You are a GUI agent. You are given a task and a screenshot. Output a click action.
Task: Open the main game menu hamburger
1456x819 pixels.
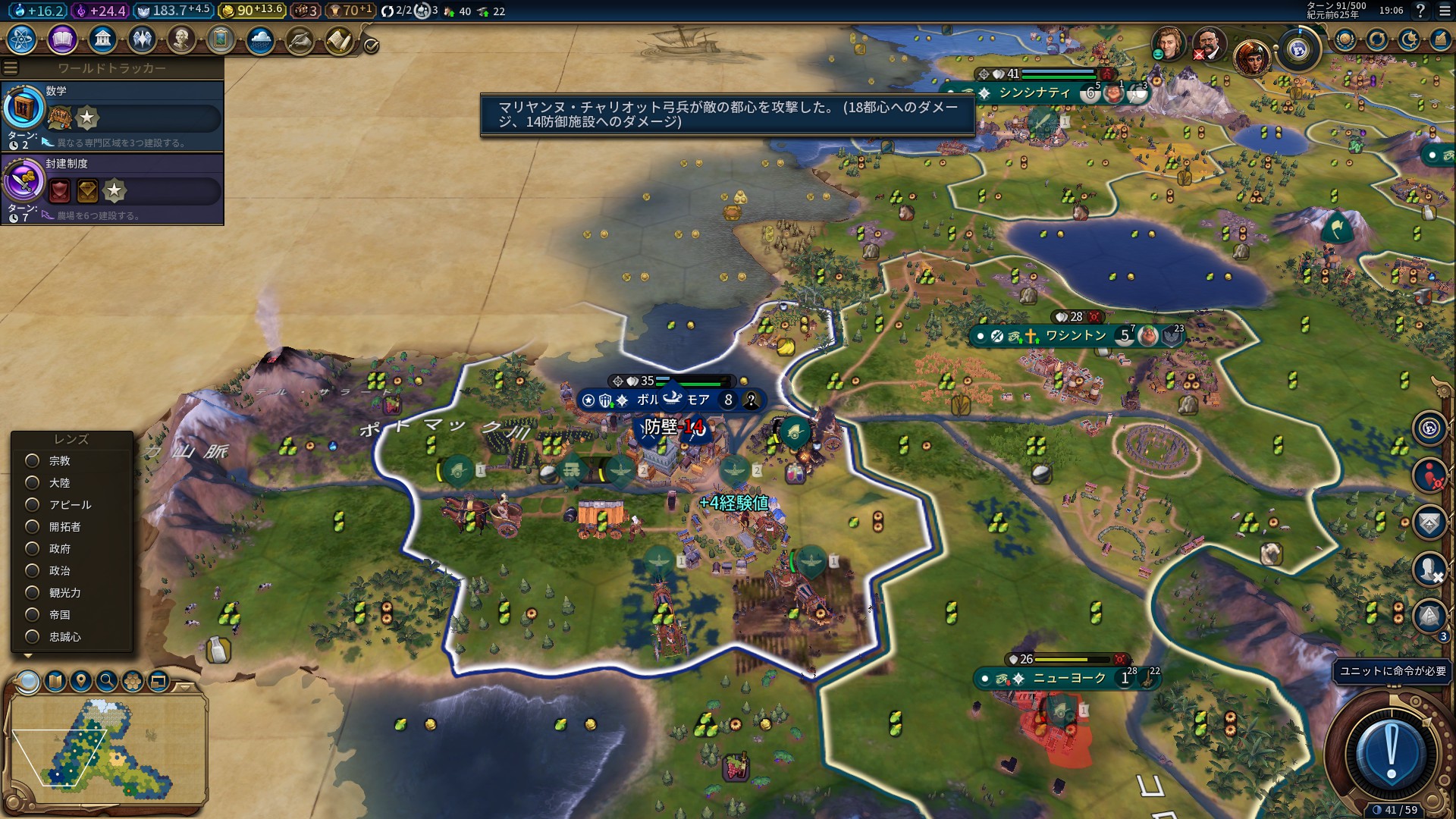[1444, 11]
